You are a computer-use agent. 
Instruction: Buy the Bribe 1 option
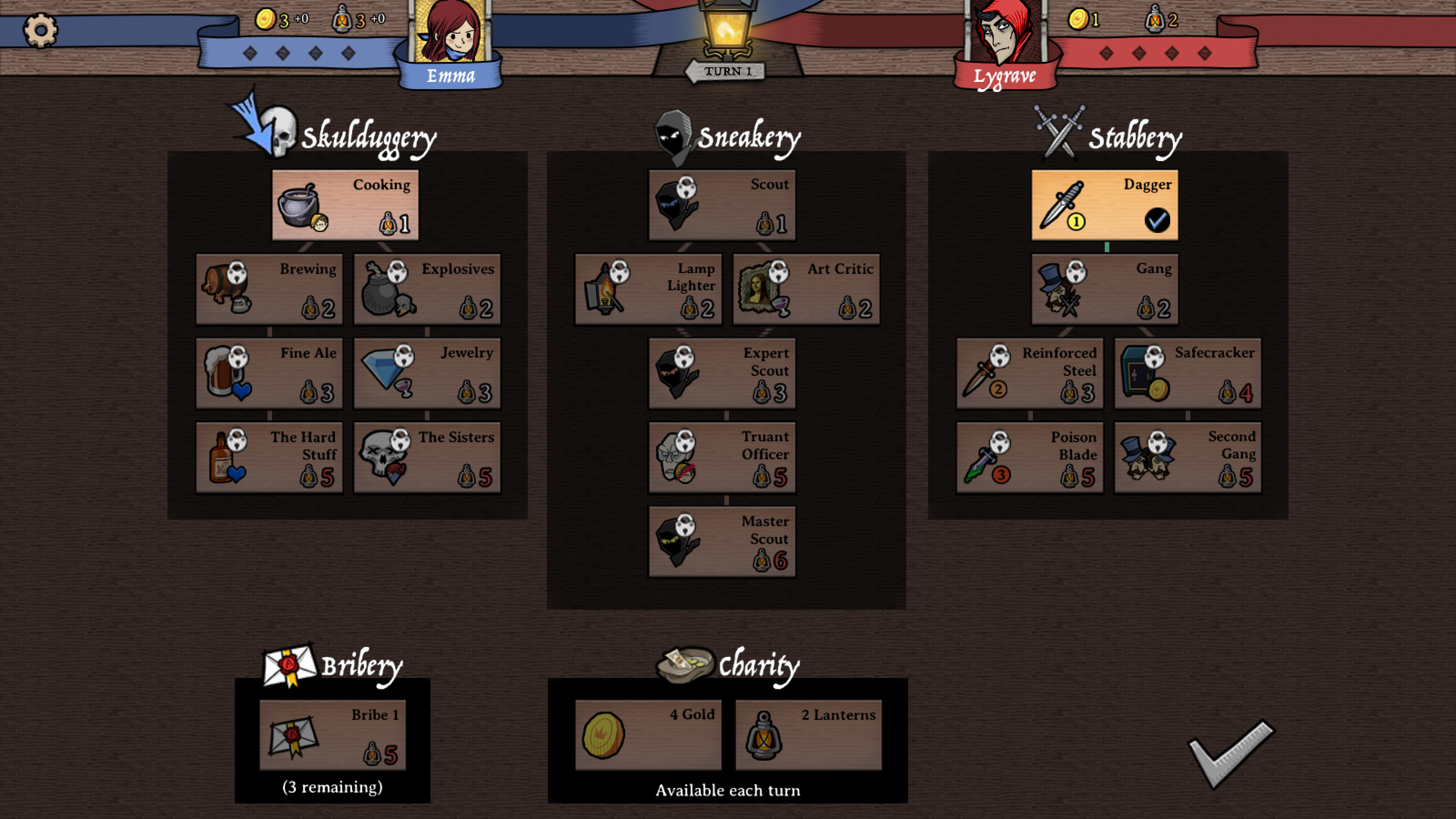332,735
